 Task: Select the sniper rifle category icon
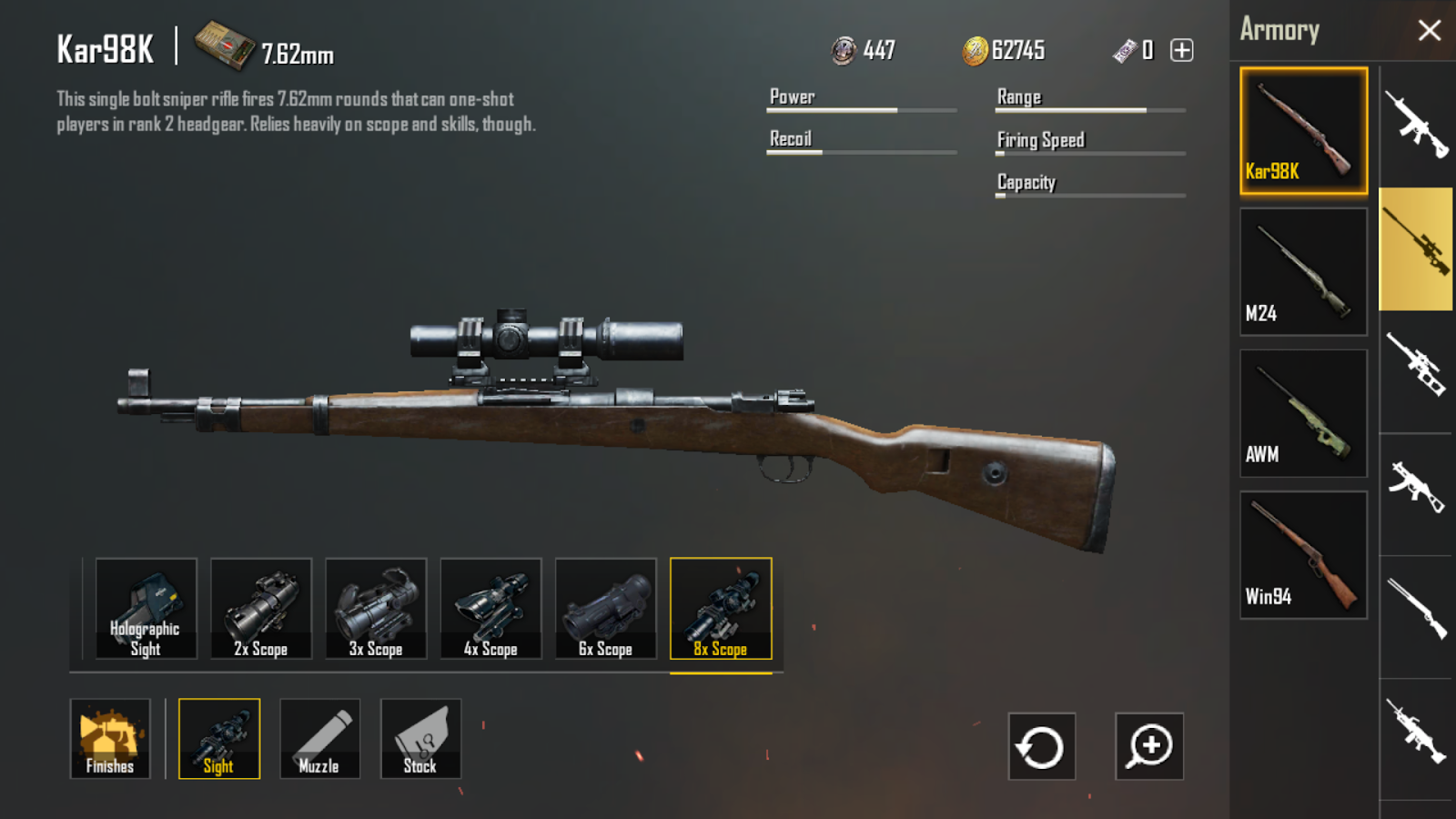[x=1415, y=250]
